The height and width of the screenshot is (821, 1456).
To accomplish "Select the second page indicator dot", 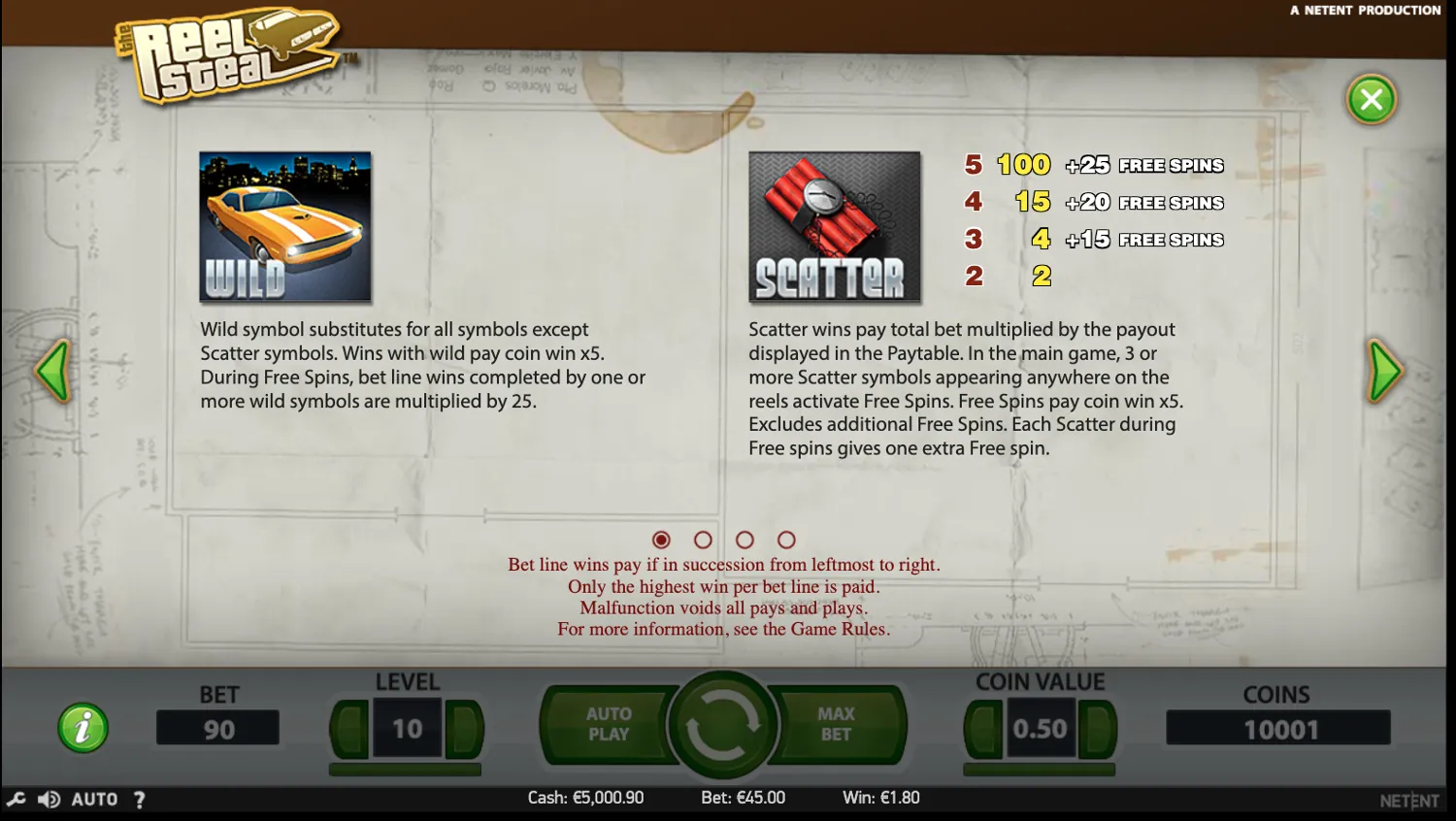I will 703,540.
